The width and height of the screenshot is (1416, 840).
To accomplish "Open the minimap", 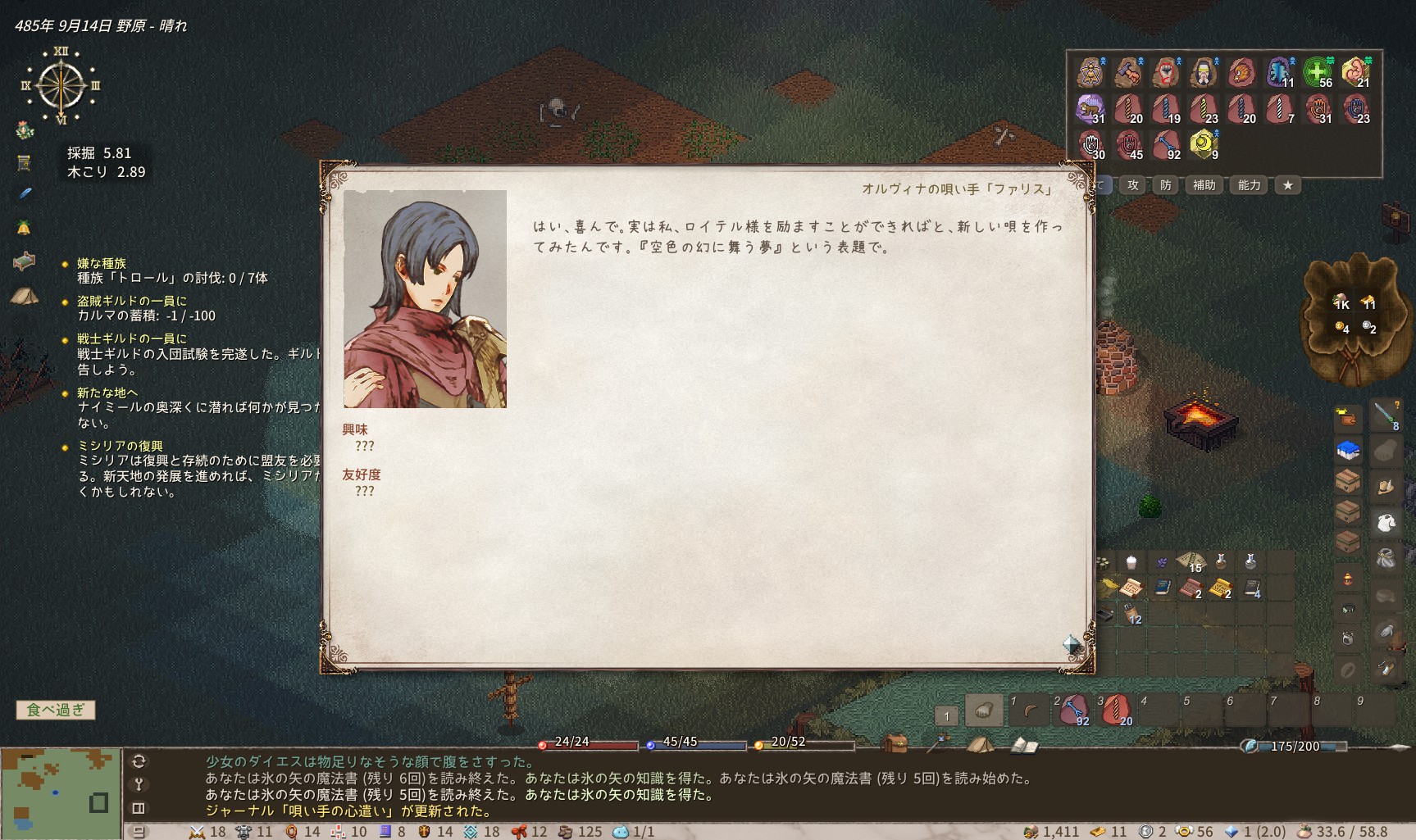I will point(60,792).
